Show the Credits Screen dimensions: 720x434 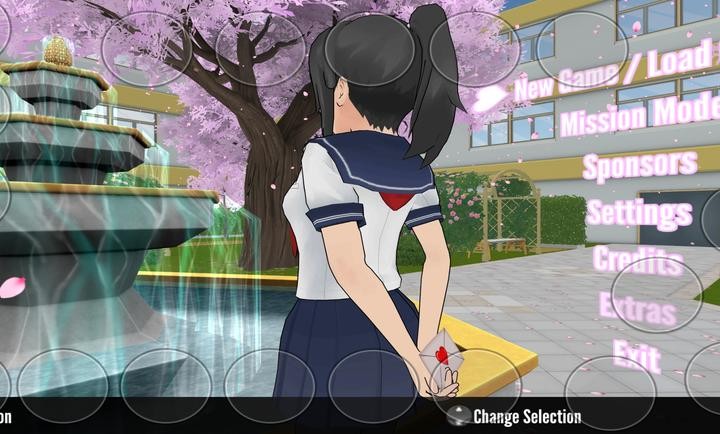pos(638,258)
